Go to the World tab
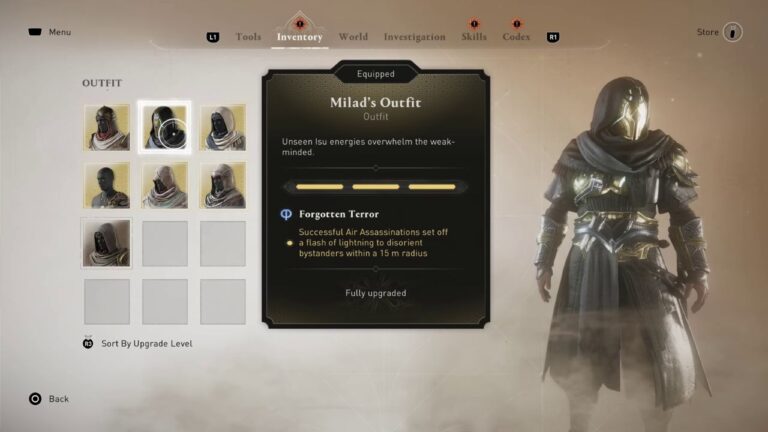This screenshot has height=432, width=768. [x=353, y=37]
